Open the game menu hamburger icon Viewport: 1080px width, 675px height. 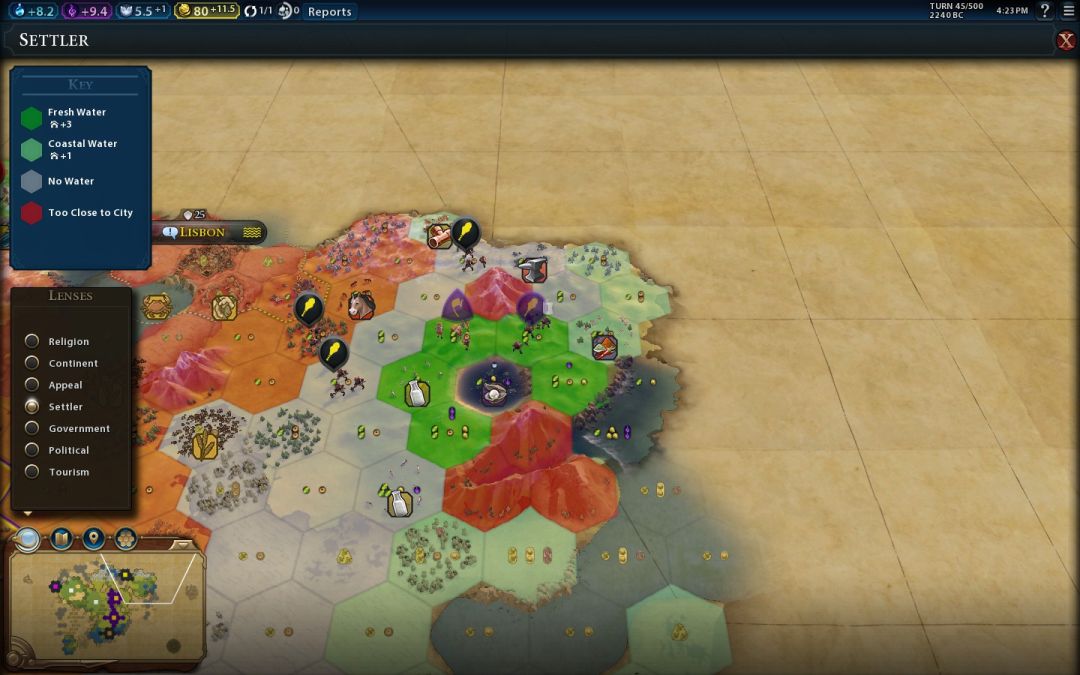pos(1069,11)
